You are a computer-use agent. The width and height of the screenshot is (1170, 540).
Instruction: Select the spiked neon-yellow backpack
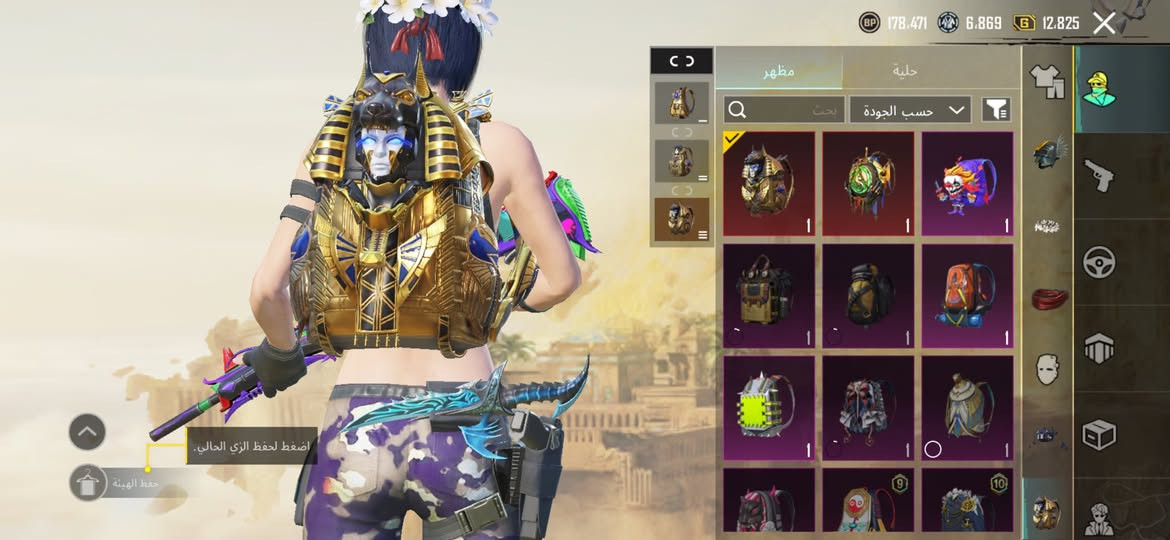[768, 408]
